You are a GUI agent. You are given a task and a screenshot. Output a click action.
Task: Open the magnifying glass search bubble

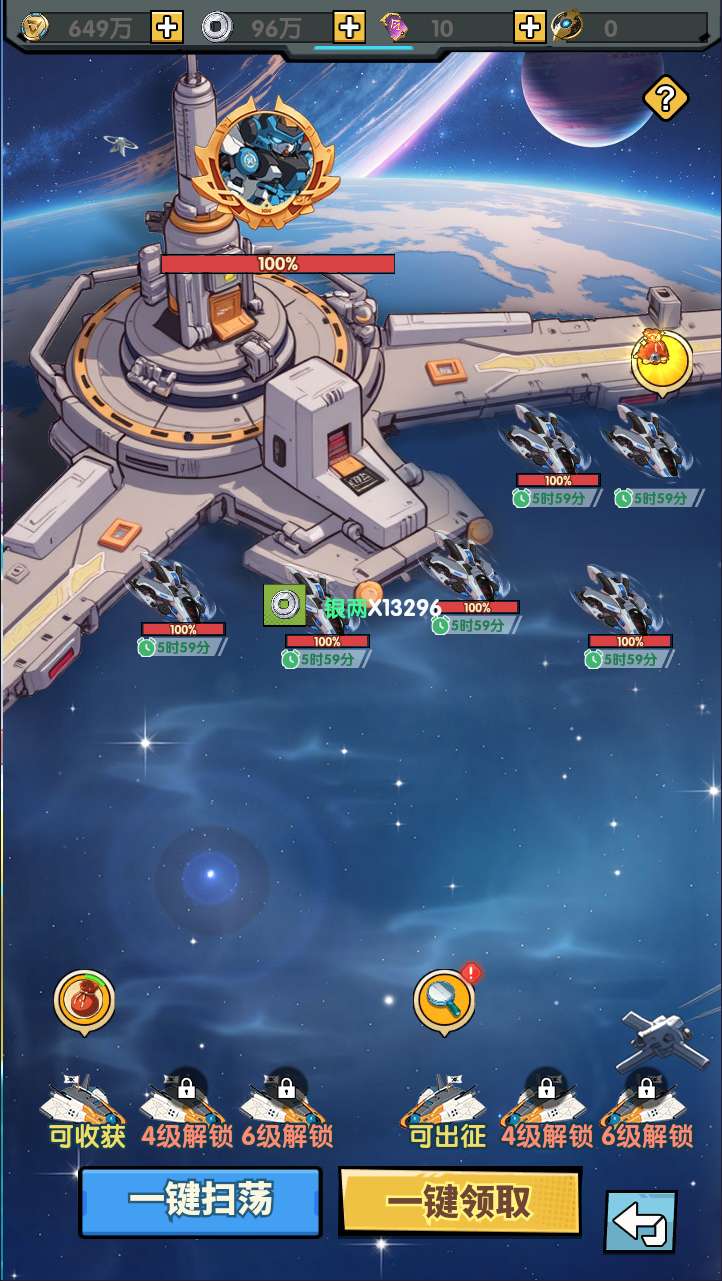(x=444, y=999)
